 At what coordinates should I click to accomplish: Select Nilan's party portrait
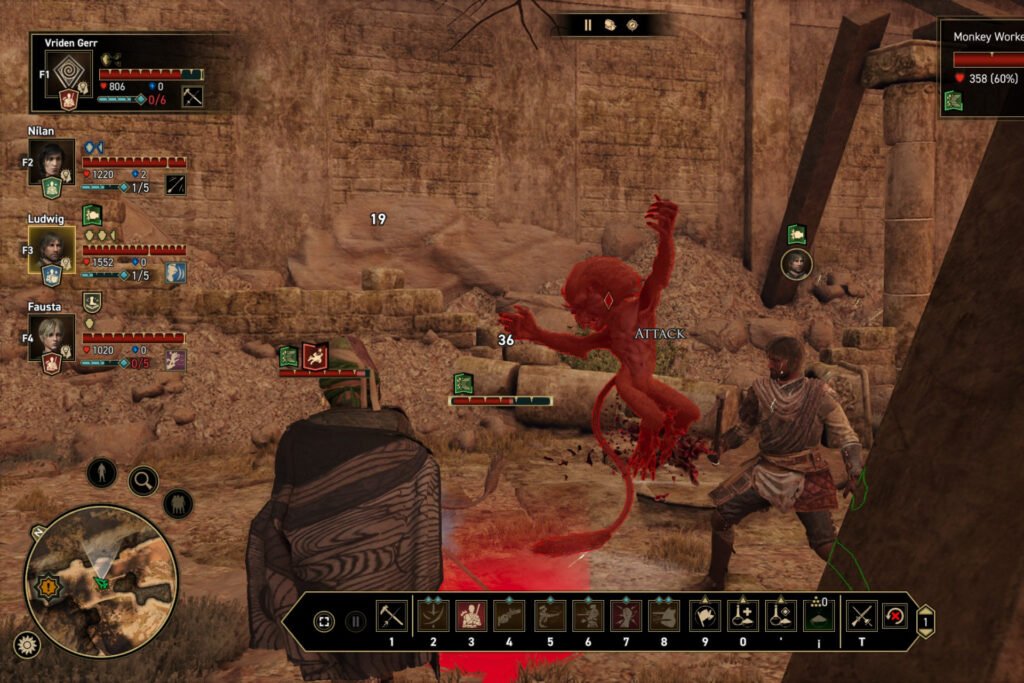point(51,161)
